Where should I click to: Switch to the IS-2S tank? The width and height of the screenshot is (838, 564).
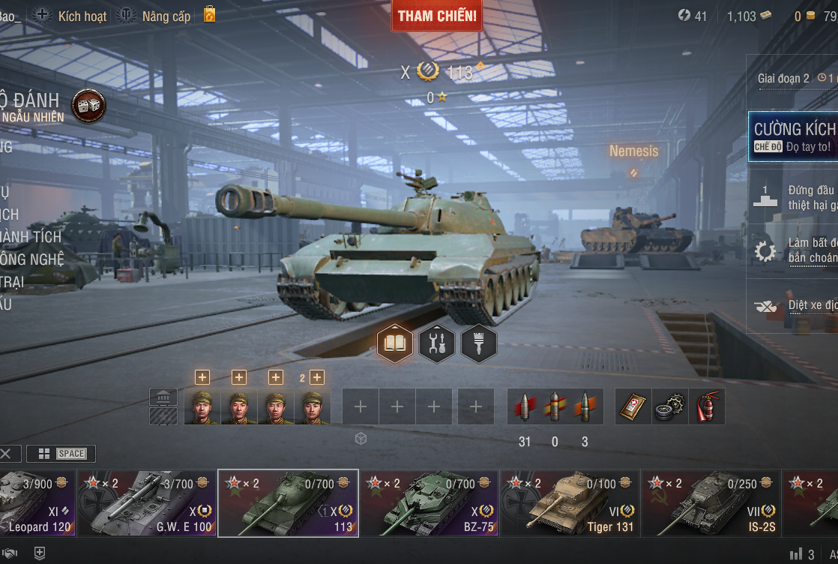(x=710, y=504)
